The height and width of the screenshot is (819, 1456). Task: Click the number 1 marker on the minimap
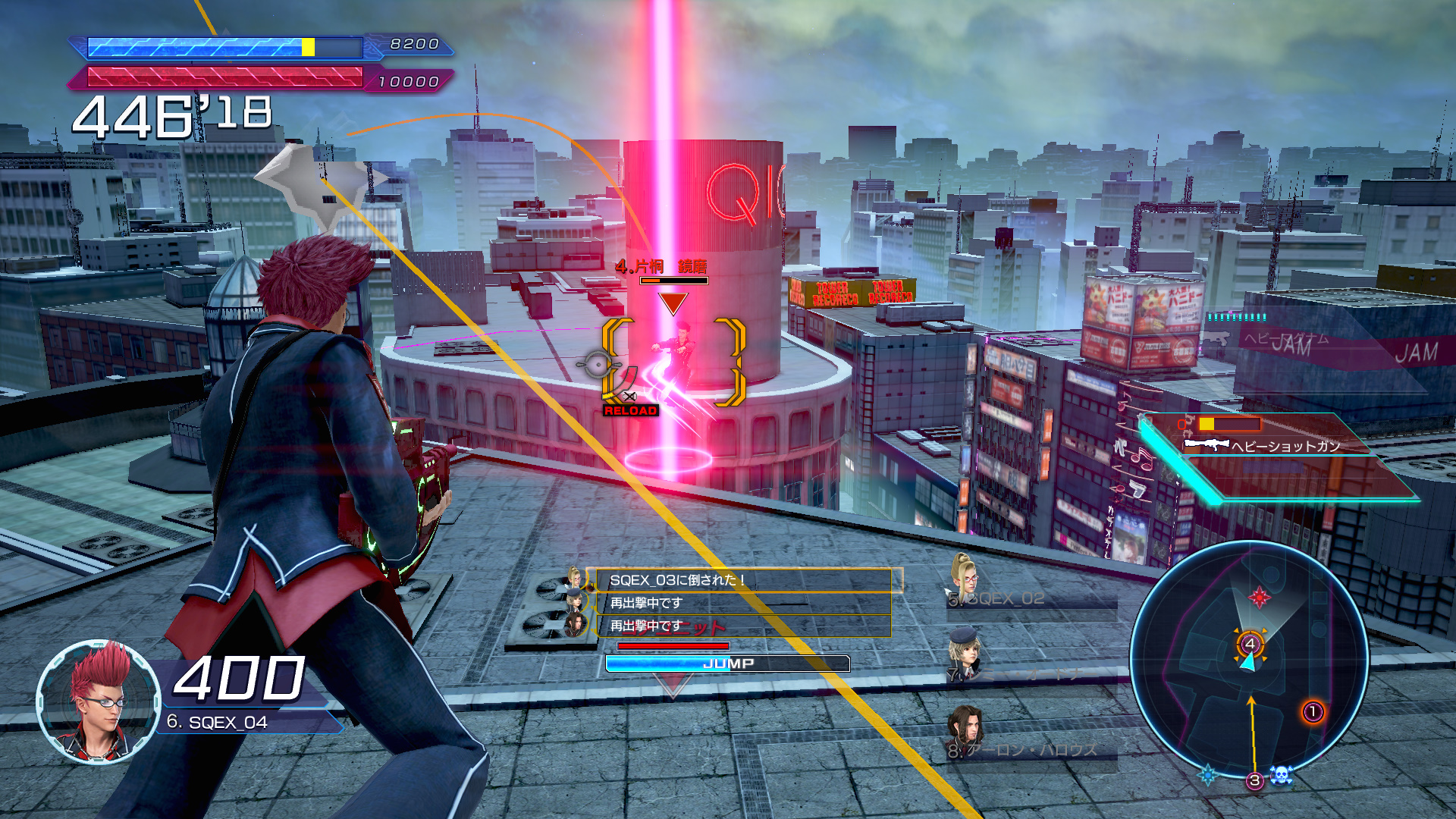[x=1313, y=712]
